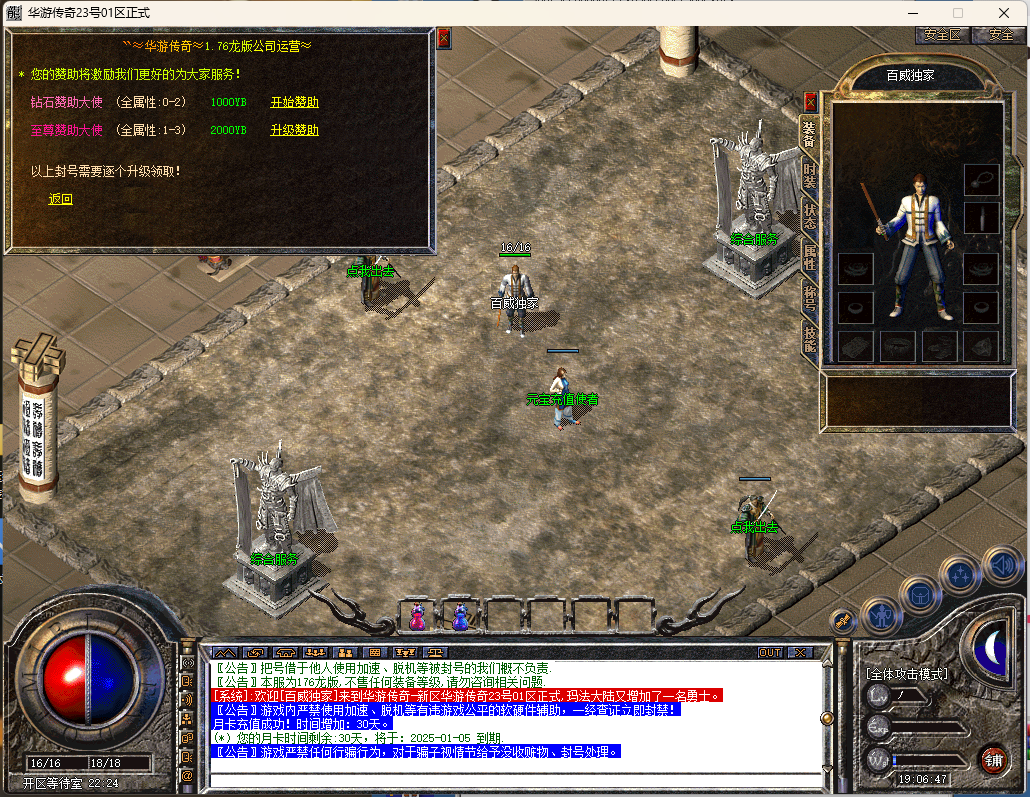Image resolution: width=1030 pixels, height=797 pixels.
Task: Use the red potion in hotbar
Action: tap(418, 616)
